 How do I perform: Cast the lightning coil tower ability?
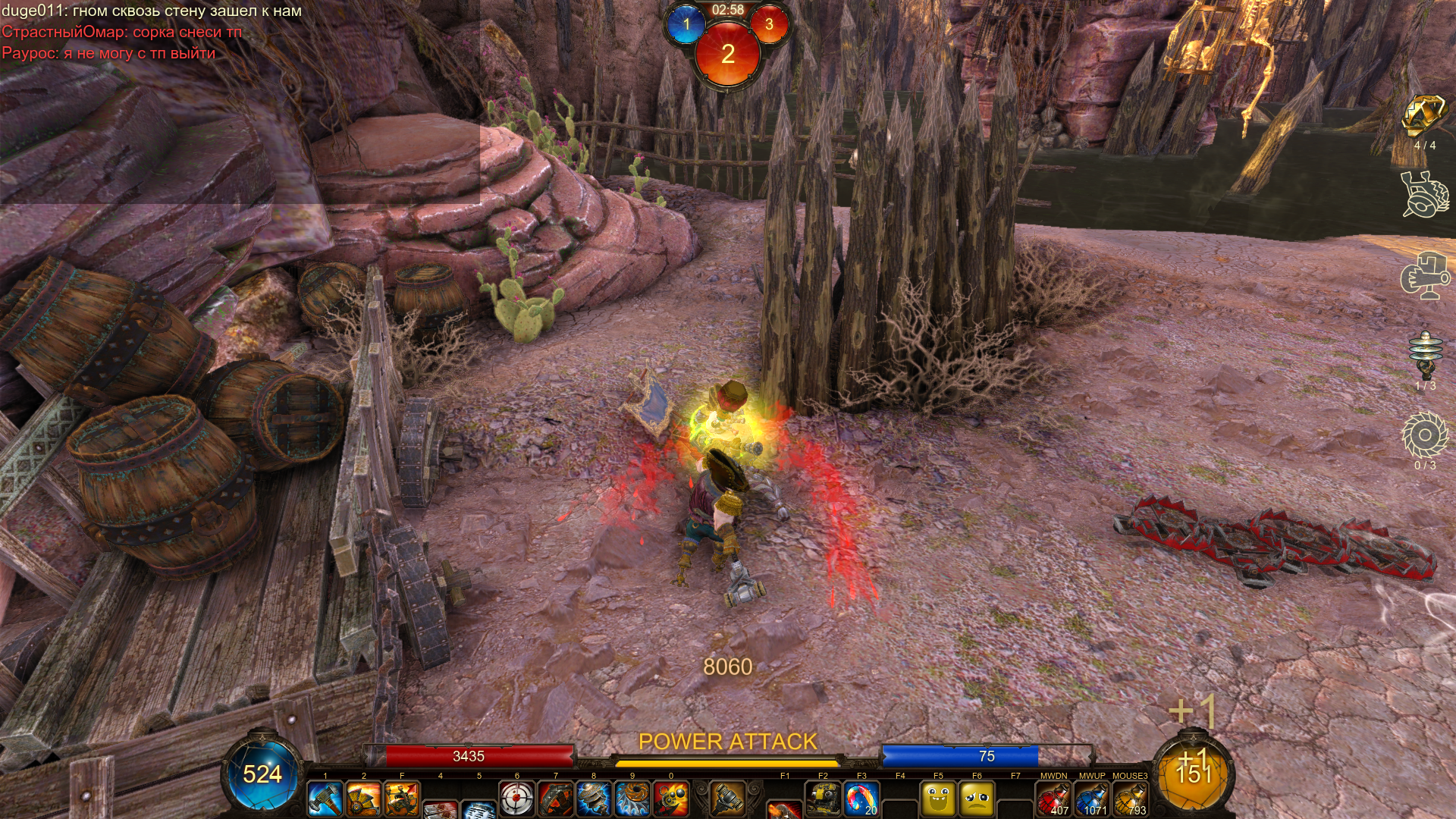pyautogui.click(x=594, y=799)
